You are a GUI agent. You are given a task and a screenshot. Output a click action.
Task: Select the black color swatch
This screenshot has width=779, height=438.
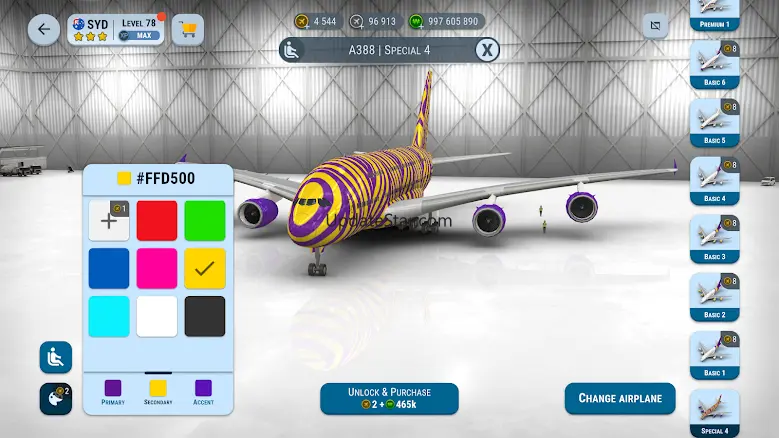(205, 316)
